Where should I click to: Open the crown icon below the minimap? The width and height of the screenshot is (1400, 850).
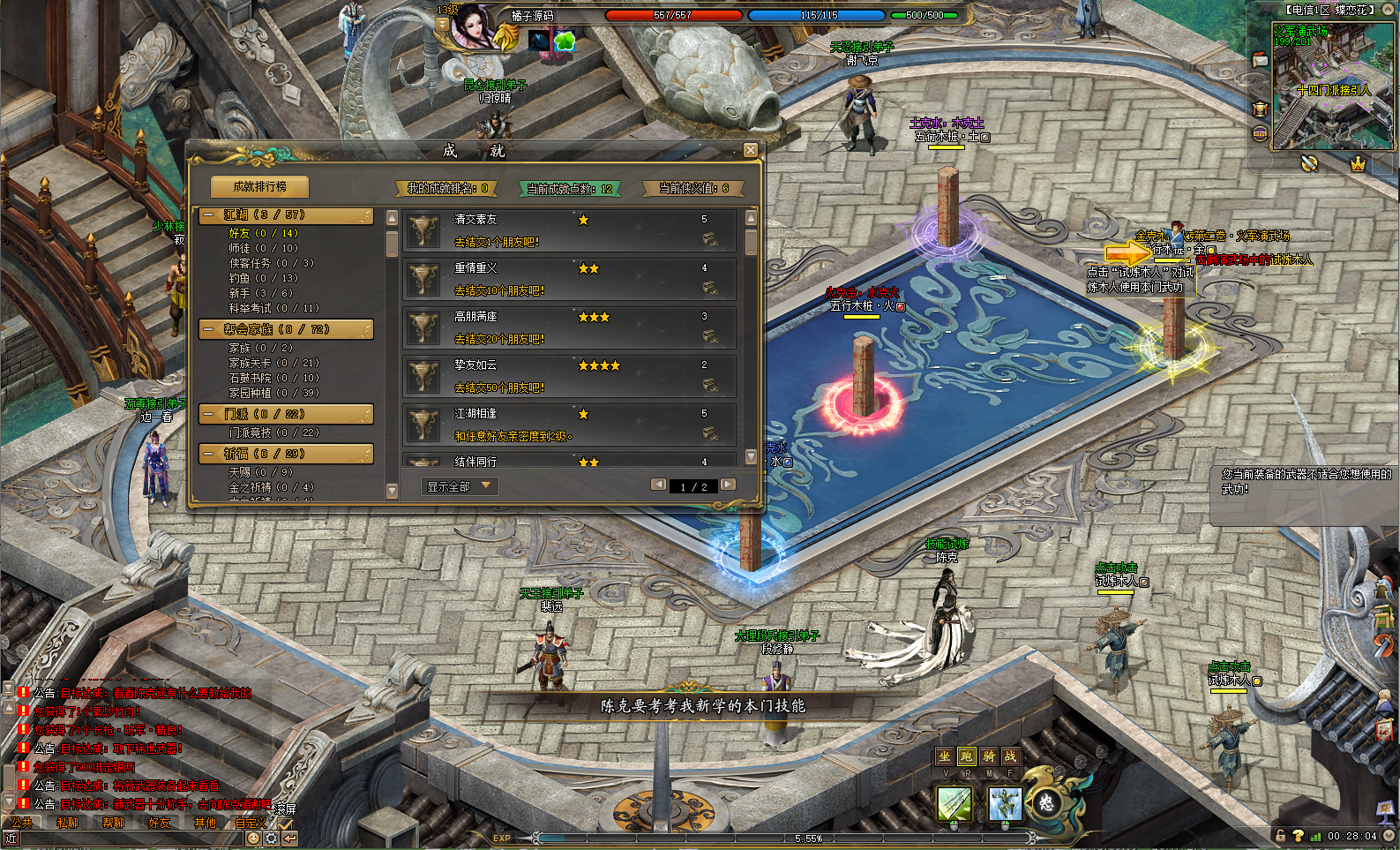point(1357,163)
